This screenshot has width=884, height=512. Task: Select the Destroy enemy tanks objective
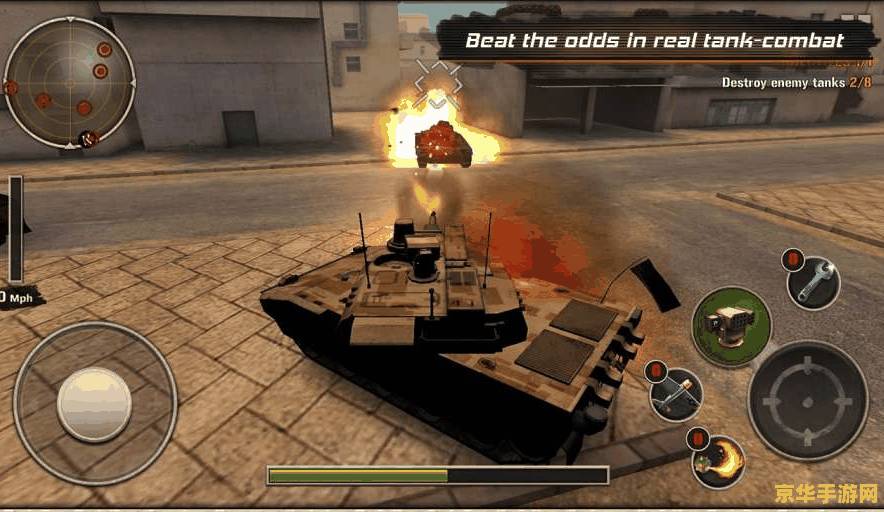(796, 83)
